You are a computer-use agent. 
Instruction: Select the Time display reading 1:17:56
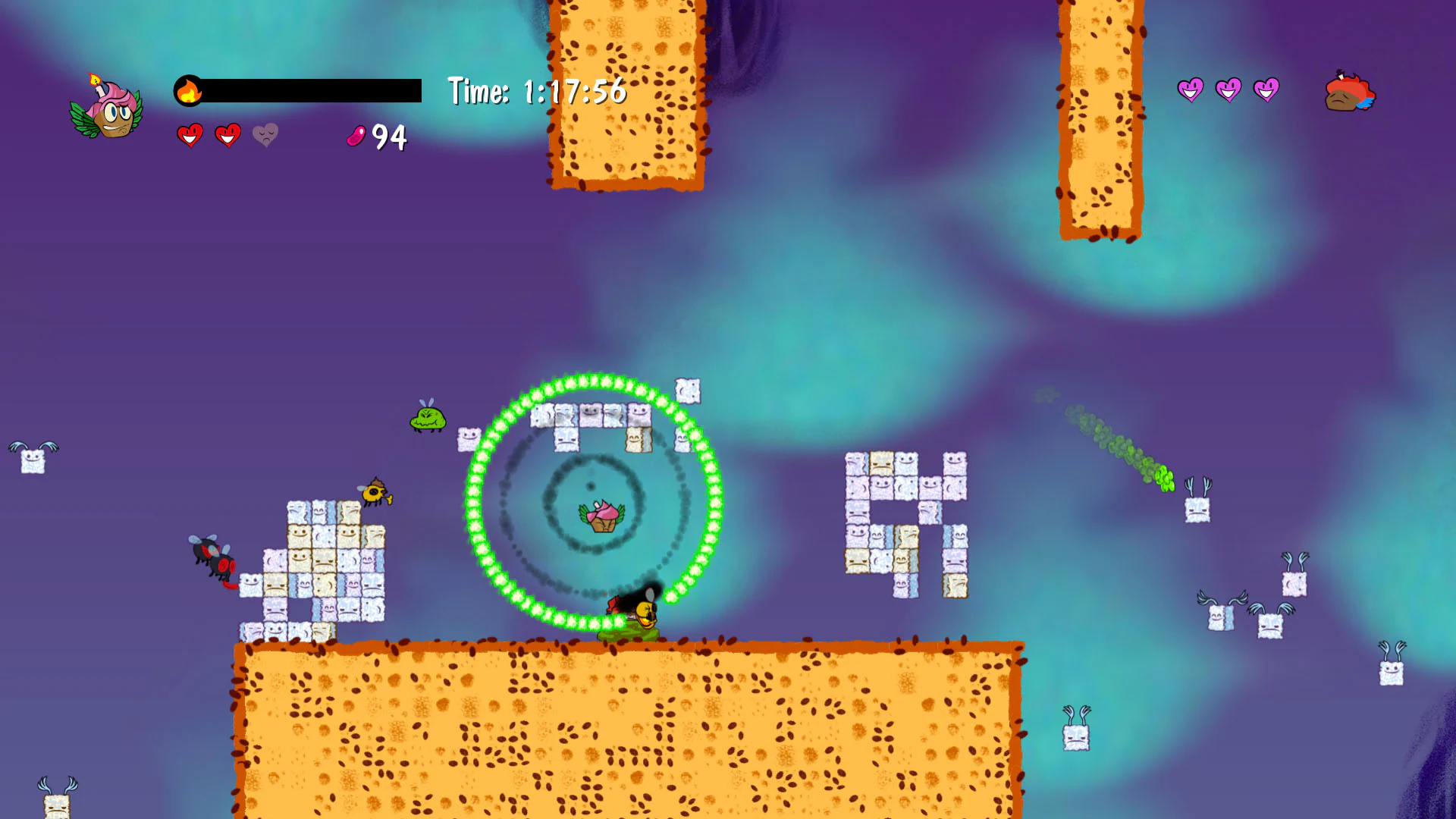click(535, 92)
